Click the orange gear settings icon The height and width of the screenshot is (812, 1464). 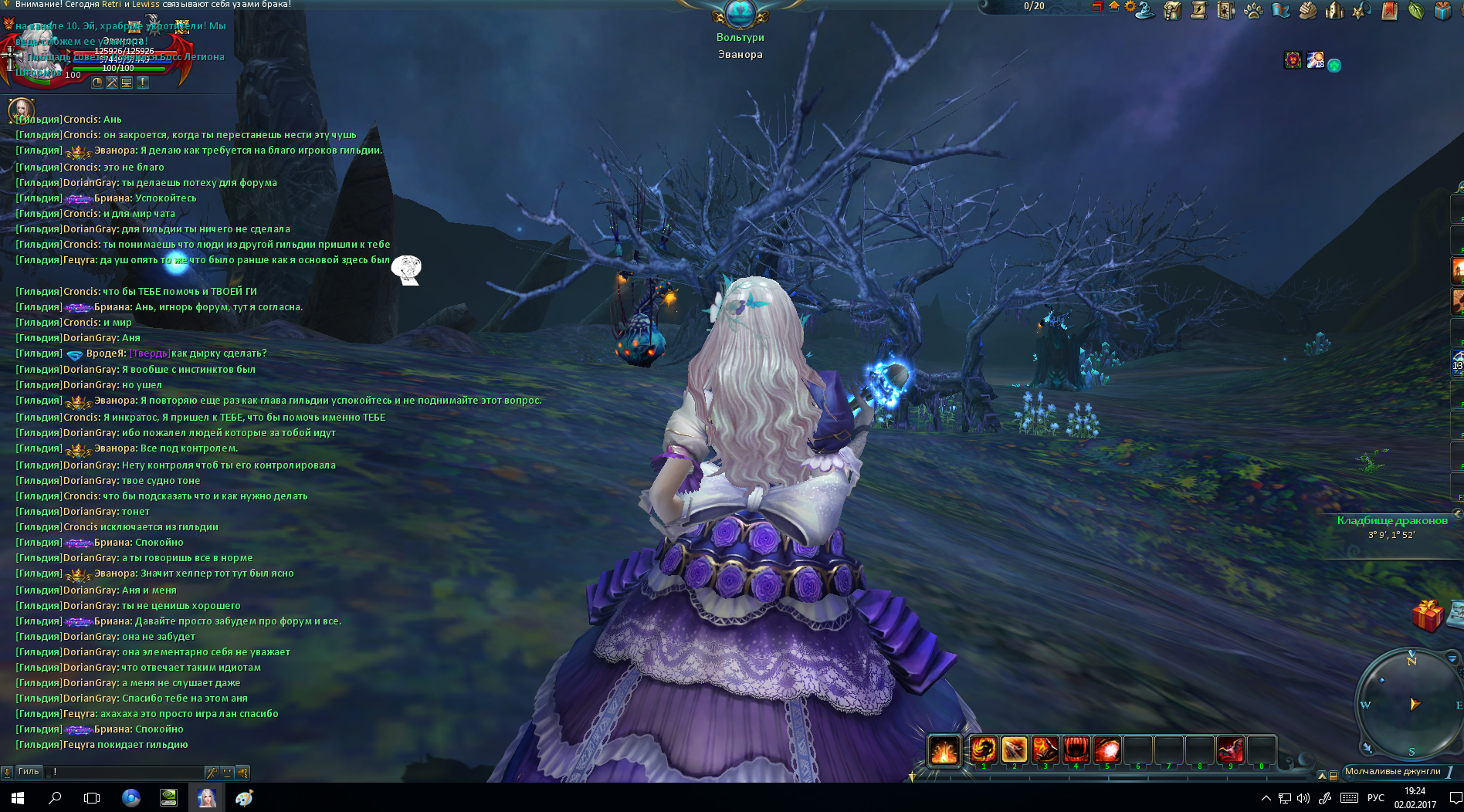(1130, 7)
